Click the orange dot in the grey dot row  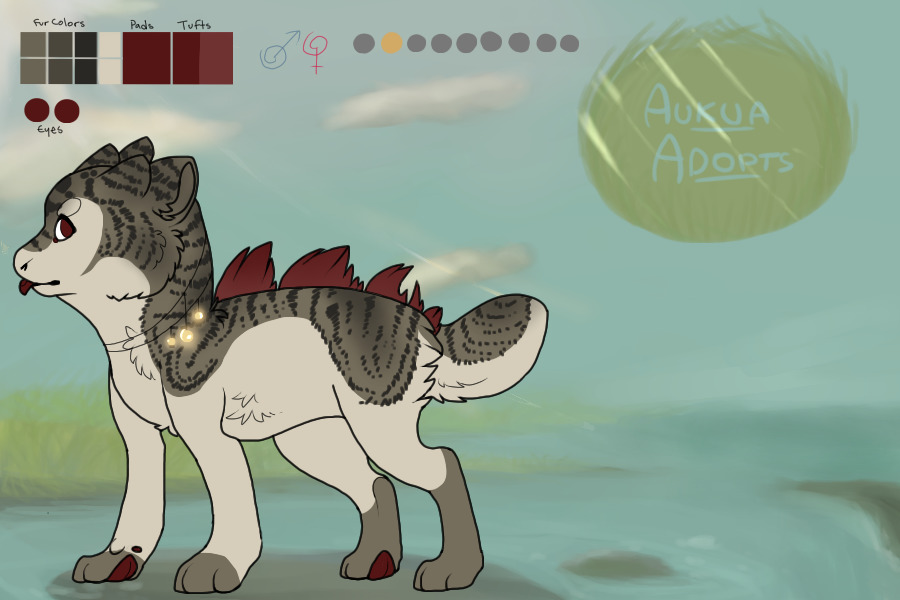391,43
